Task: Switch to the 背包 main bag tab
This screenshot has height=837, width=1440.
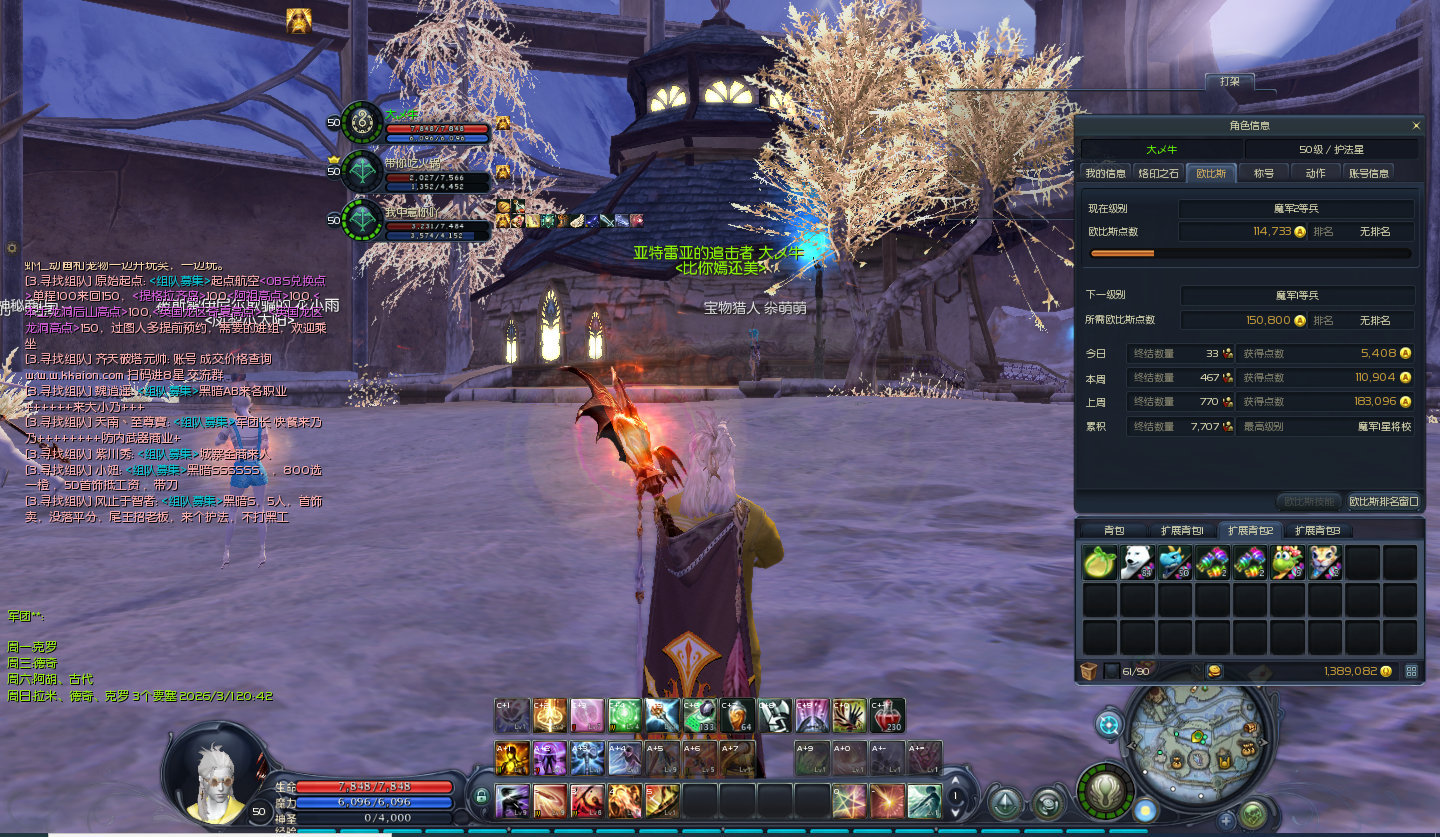Action: tap(1113, 530)
